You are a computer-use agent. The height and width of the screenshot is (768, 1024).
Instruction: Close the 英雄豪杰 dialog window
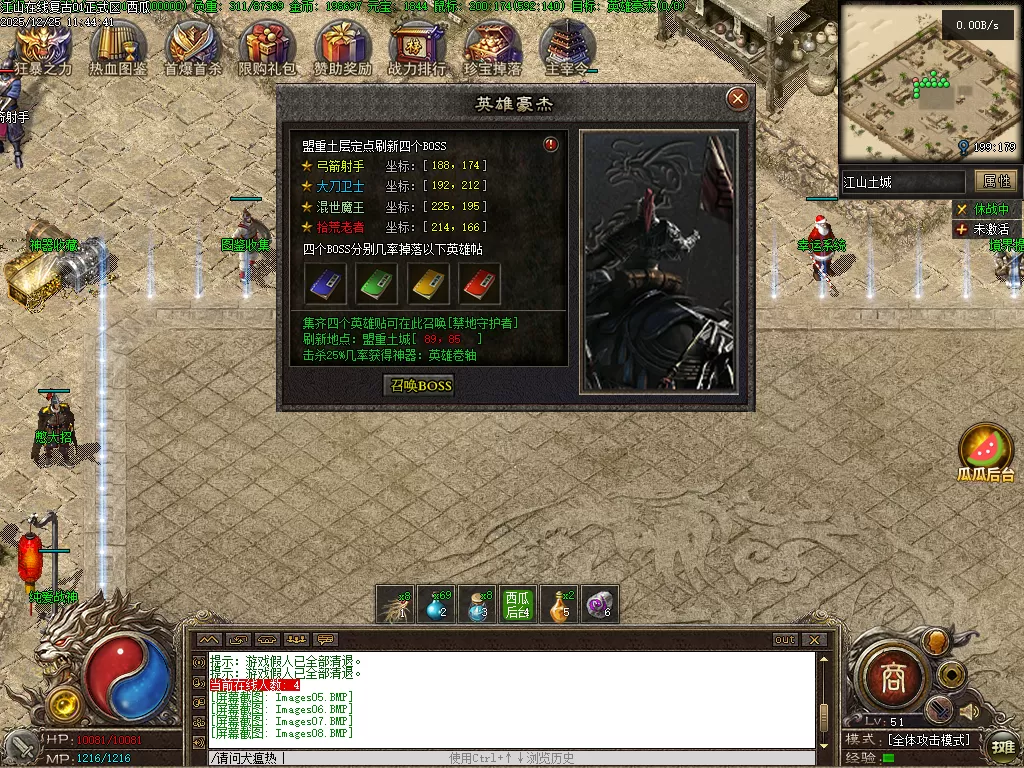pos(738,98)
